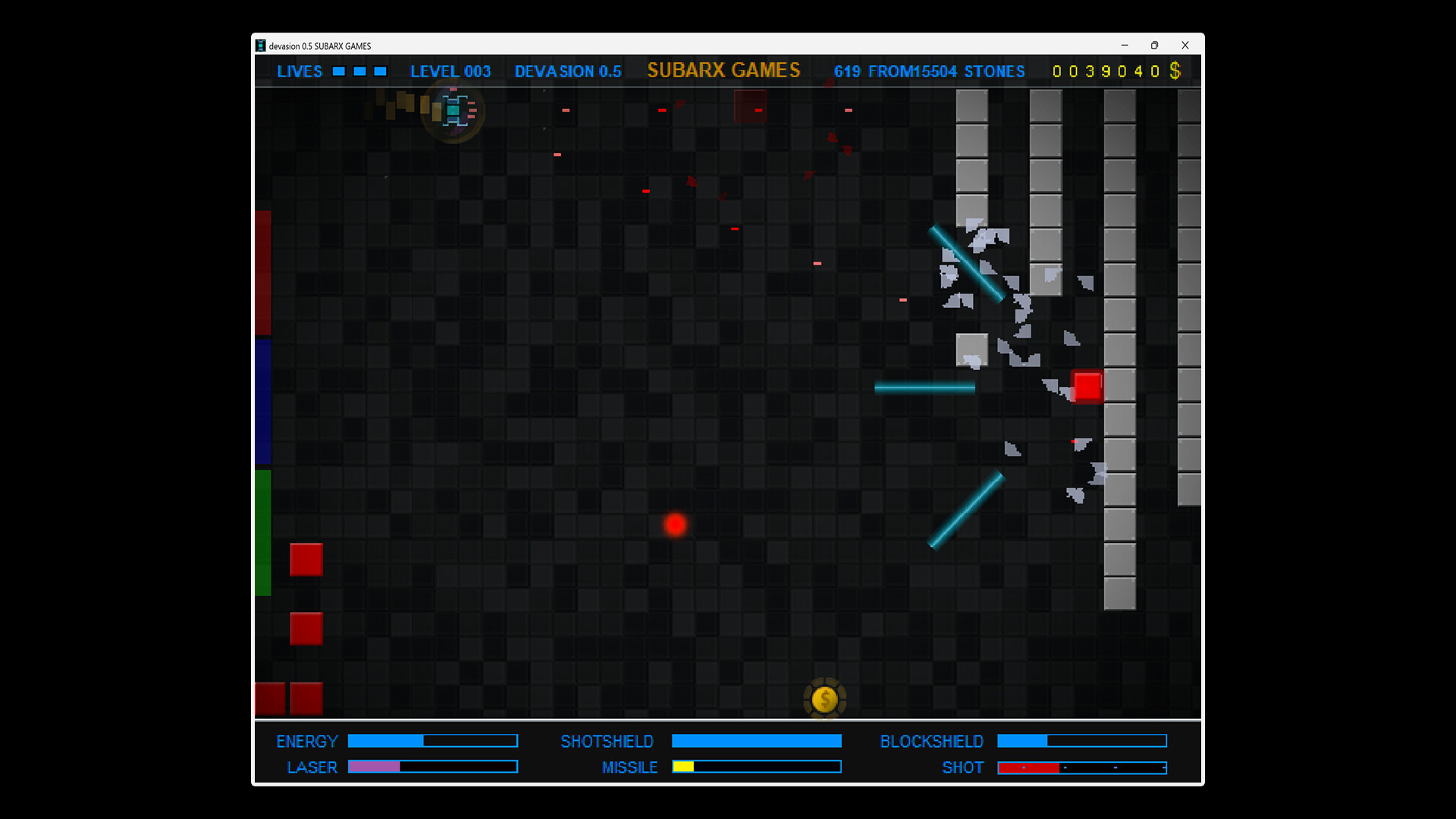Click the first blue lives square
This screenshot has width=1456, height=819.
(x=338, y=71)
